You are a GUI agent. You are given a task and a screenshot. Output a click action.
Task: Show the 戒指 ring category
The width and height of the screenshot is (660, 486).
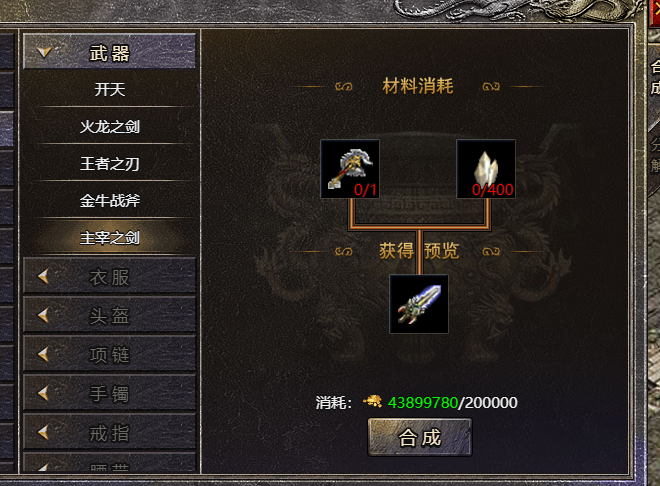coord(109,431)
